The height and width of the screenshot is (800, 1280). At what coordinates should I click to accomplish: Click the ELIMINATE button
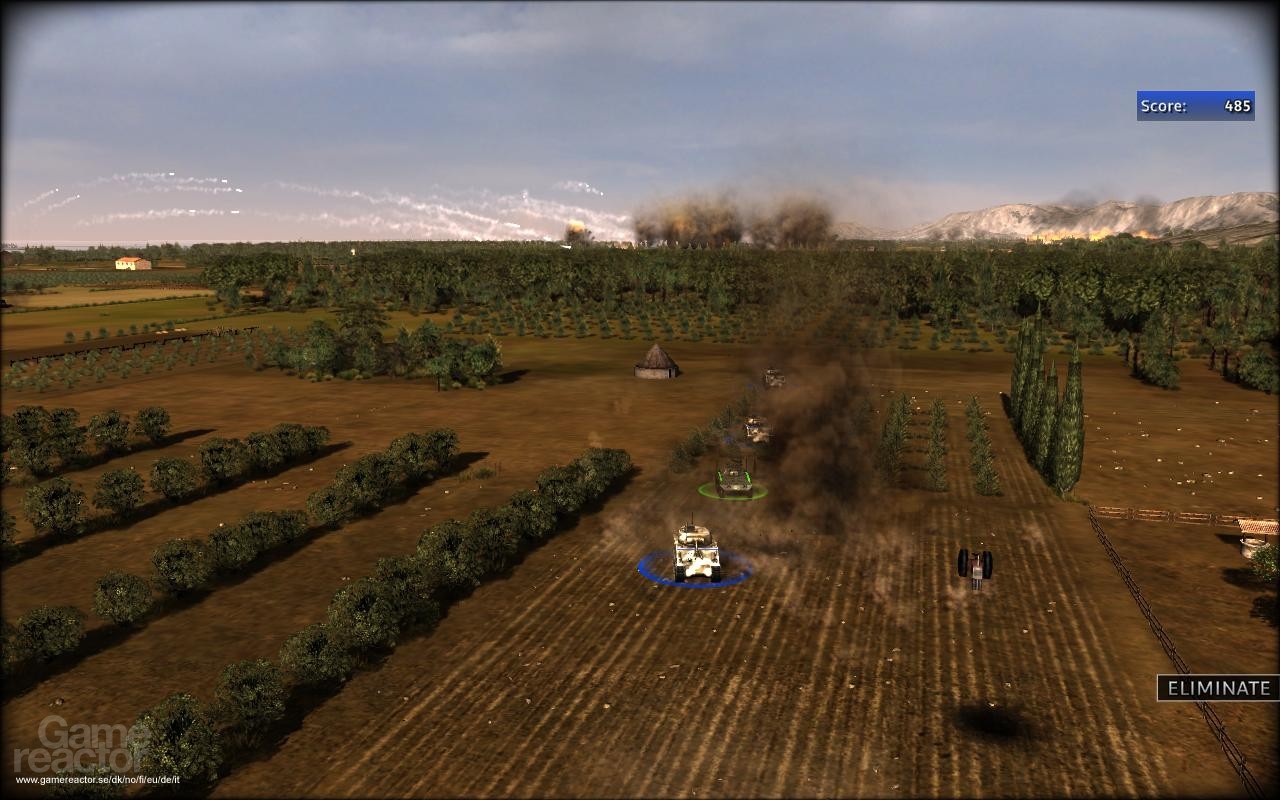coord(1217,688)
